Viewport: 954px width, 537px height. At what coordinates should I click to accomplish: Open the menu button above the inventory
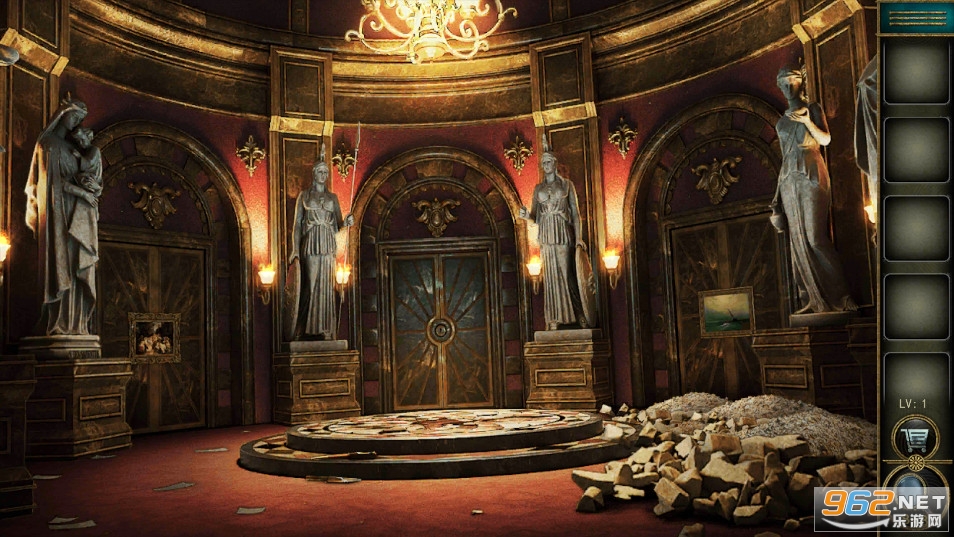tap(916, 18)
